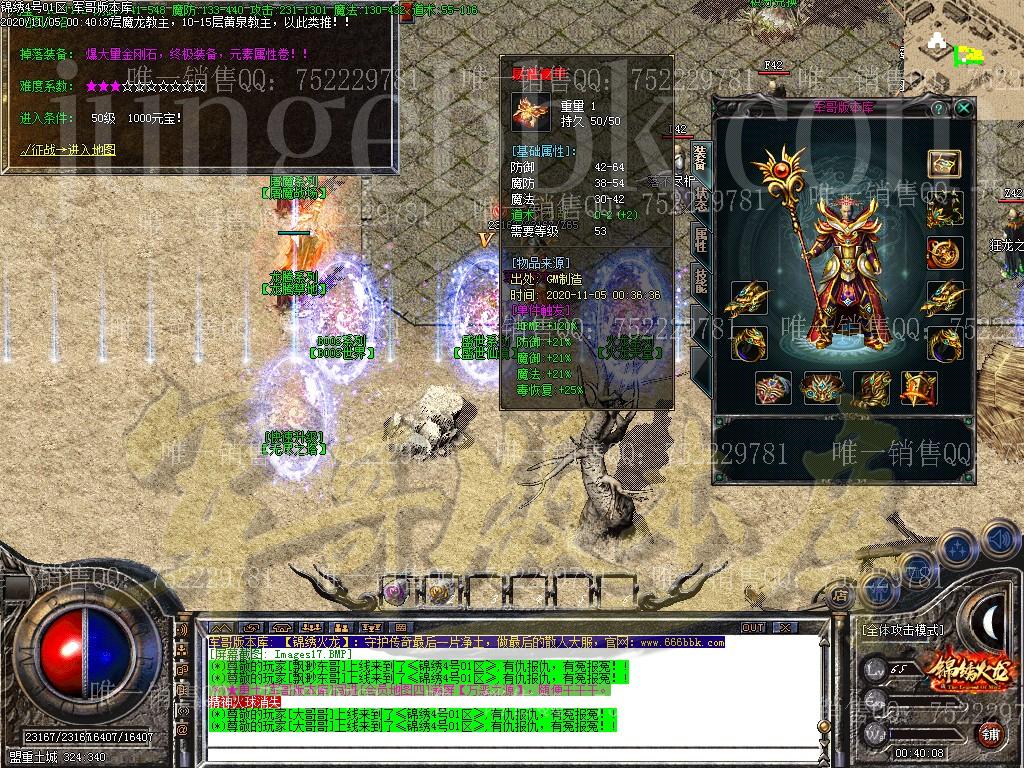Open the shop via 铺 button
The image size is (1024, 768).
point(990,734)
